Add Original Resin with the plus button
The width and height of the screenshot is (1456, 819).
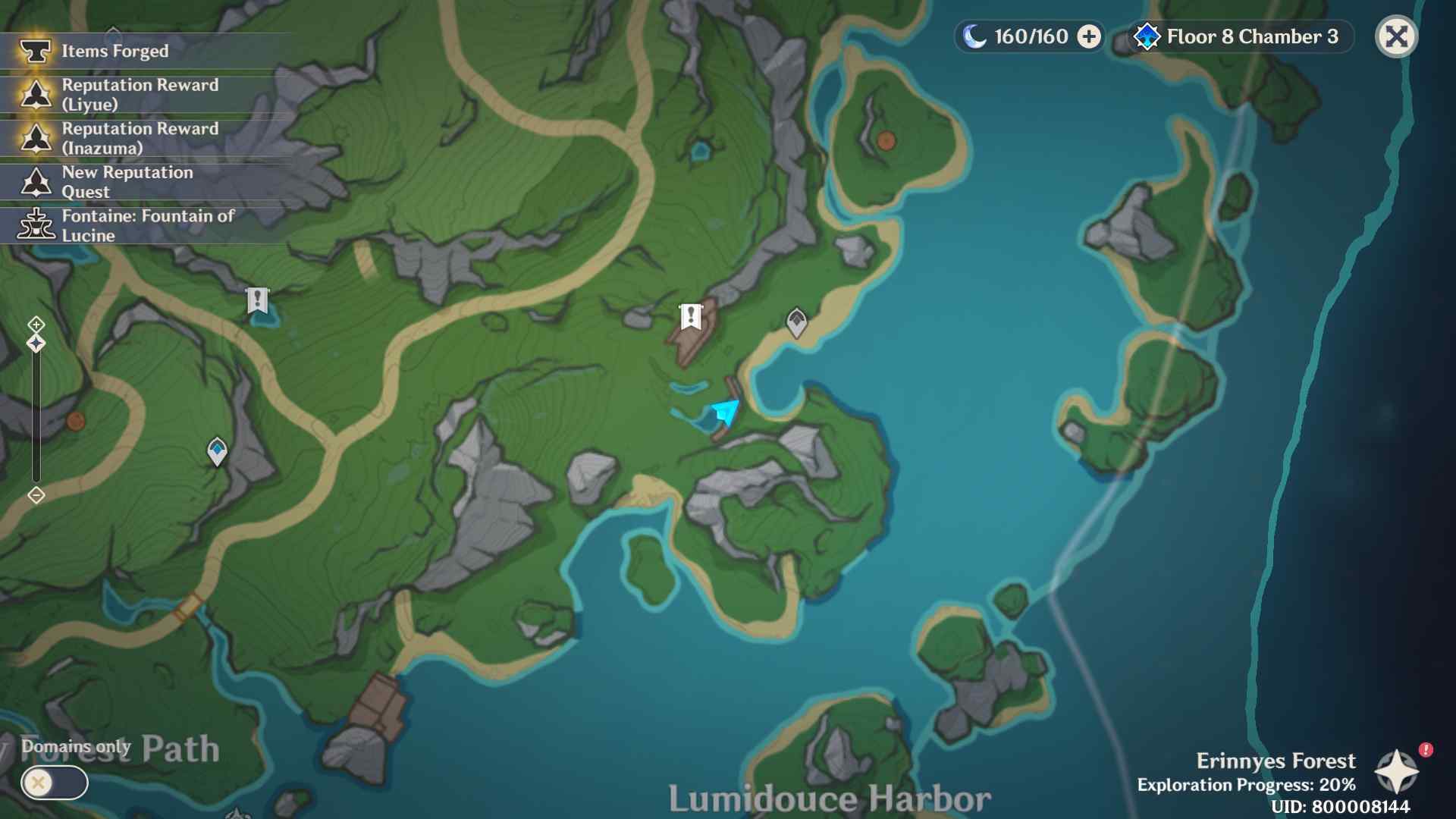click(1089, 36)
